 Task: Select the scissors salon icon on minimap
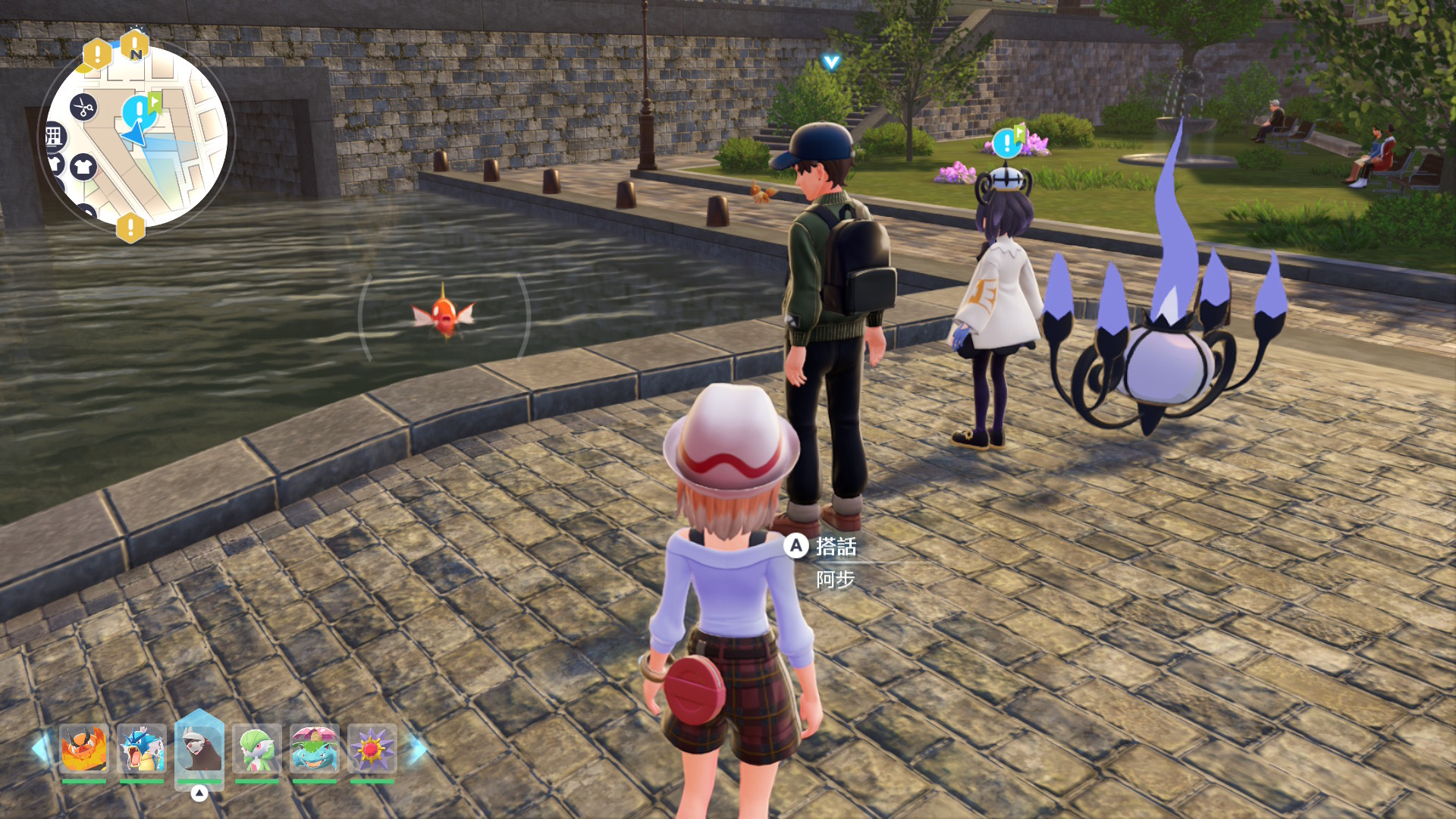click(83, 107)
